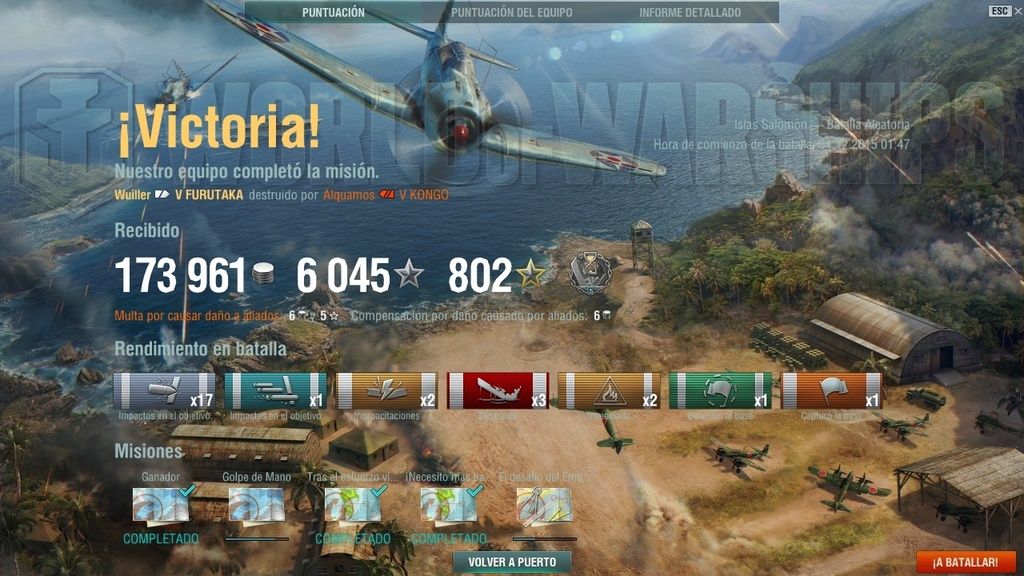Show the incapacitations ribbon x2
This screenshot has width=1024, height=576.
tap(387, 391)
